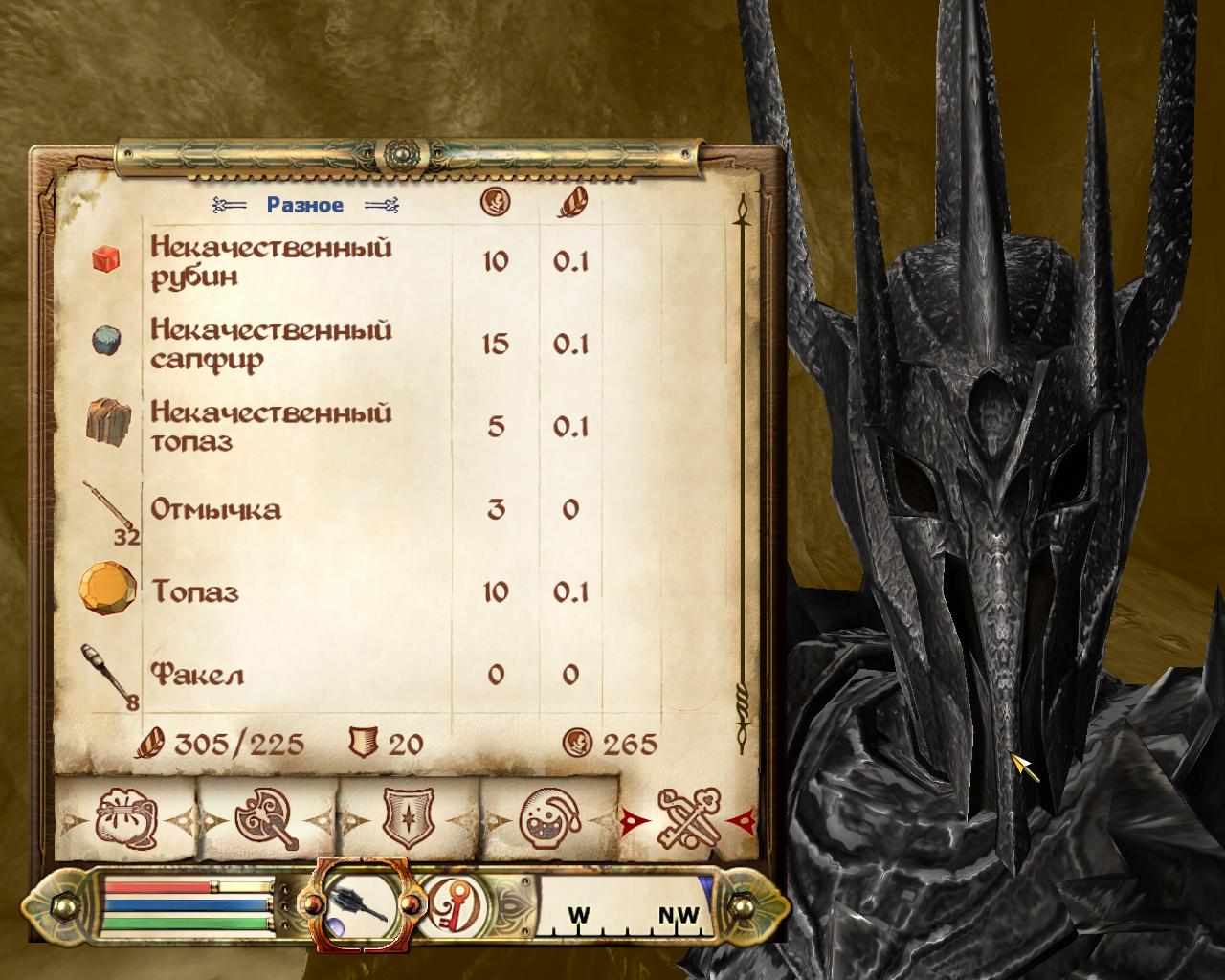The height and width of the screenshot is (980, 1225).
Task: Open the miscellaneous keys tab
Action: pyautogui.click(x=689, y=818)
